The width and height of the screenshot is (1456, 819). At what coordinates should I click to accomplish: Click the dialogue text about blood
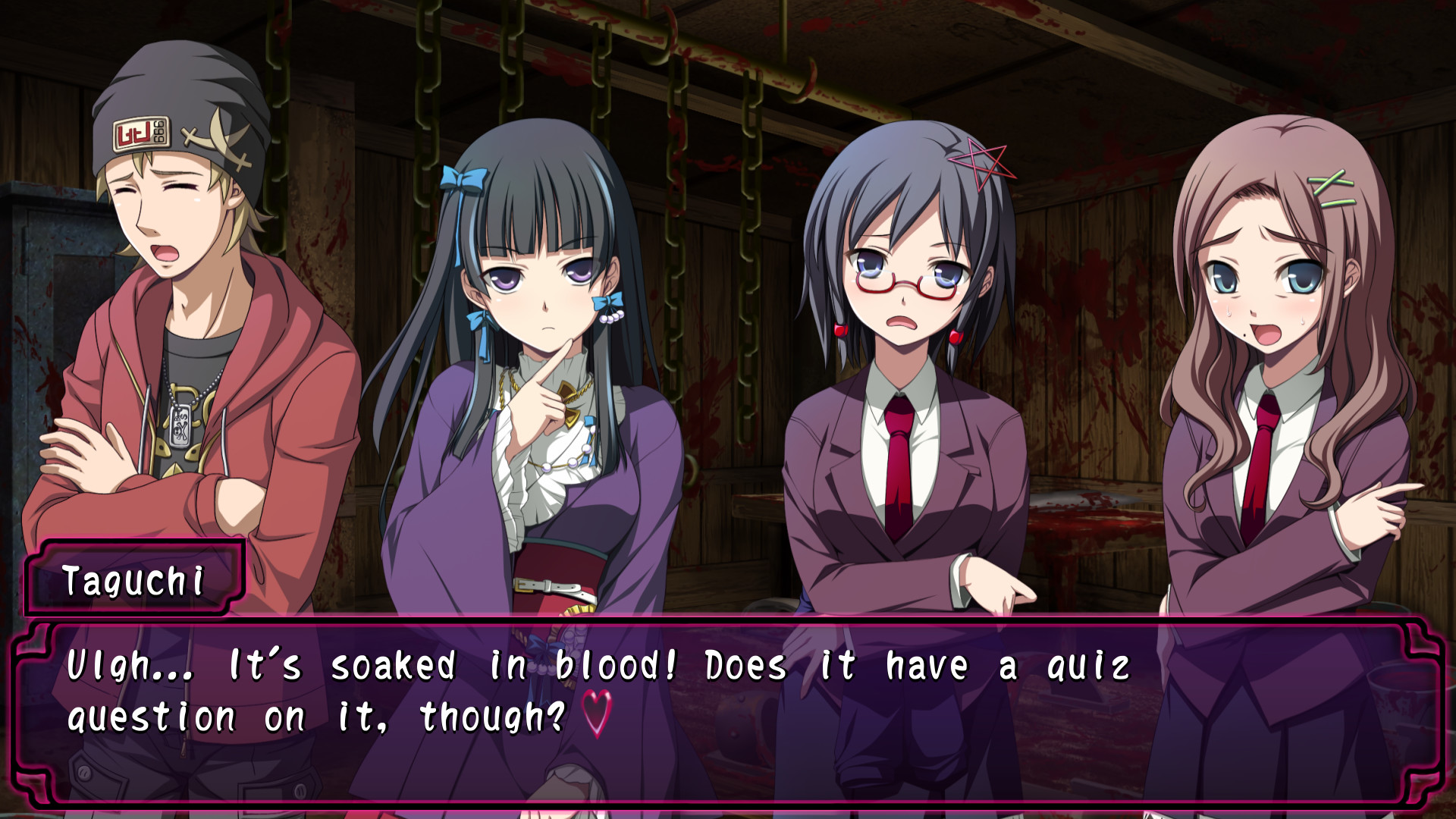[607, 666]
